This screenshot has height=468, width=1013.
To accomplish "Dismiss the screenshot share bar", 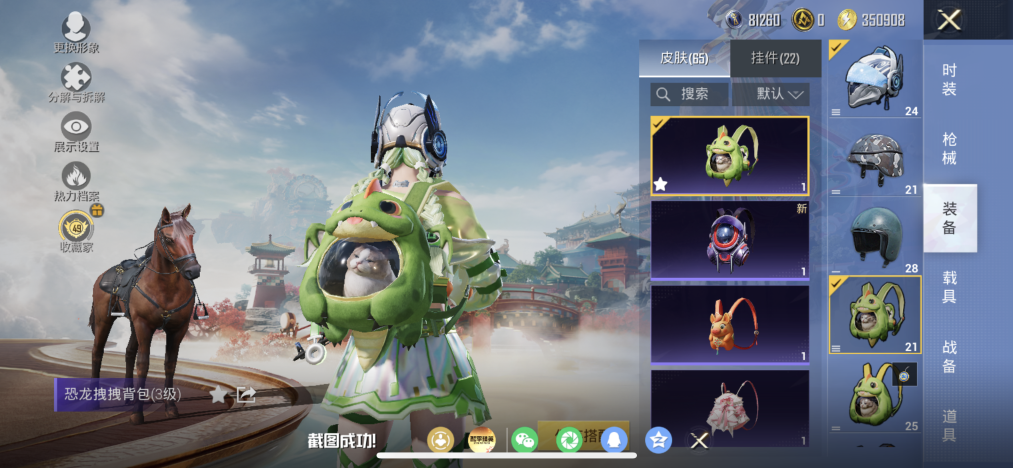I will tap(700, 439).
